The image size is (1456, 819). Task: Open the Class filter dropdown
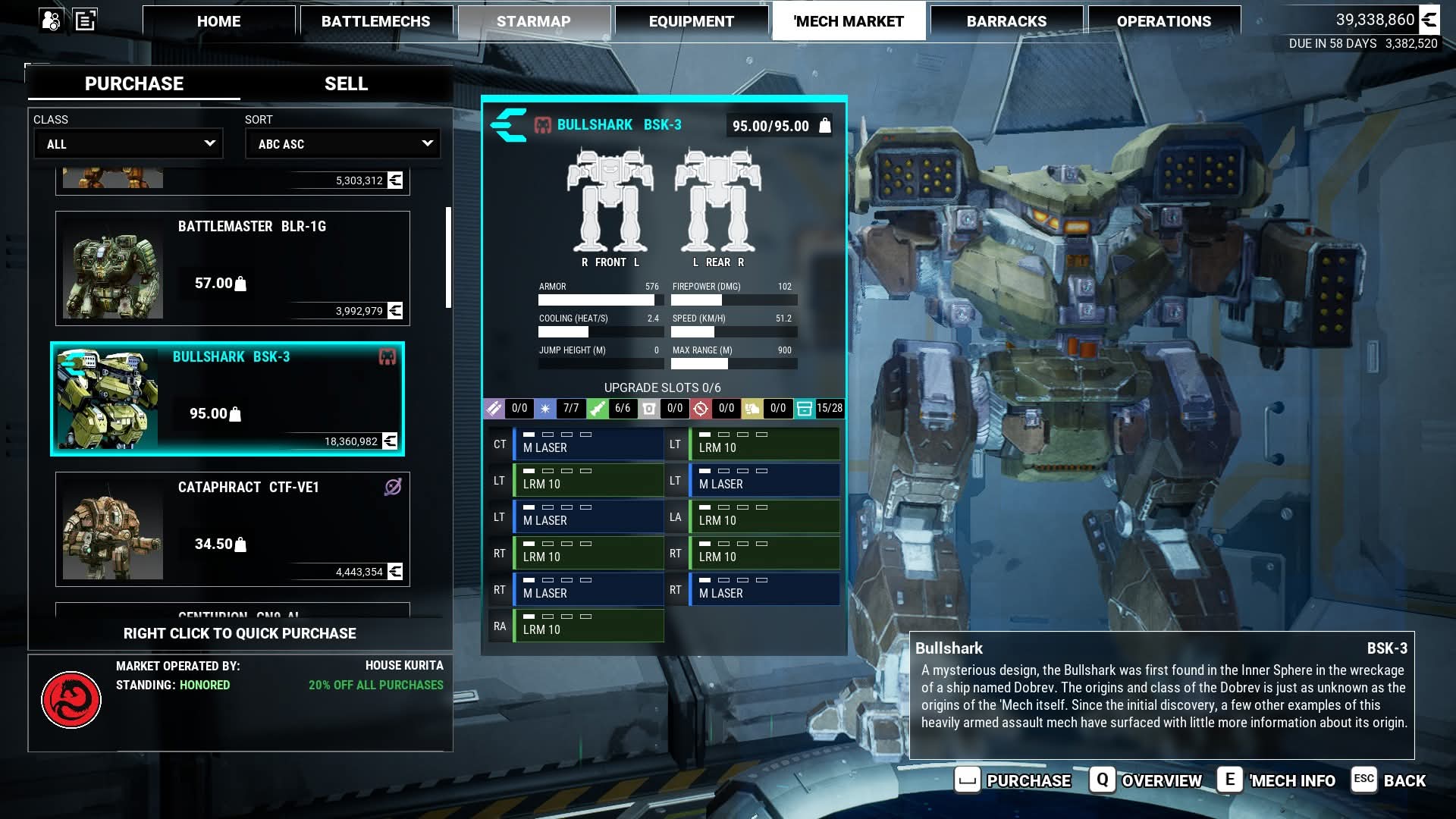click(128, 143)
